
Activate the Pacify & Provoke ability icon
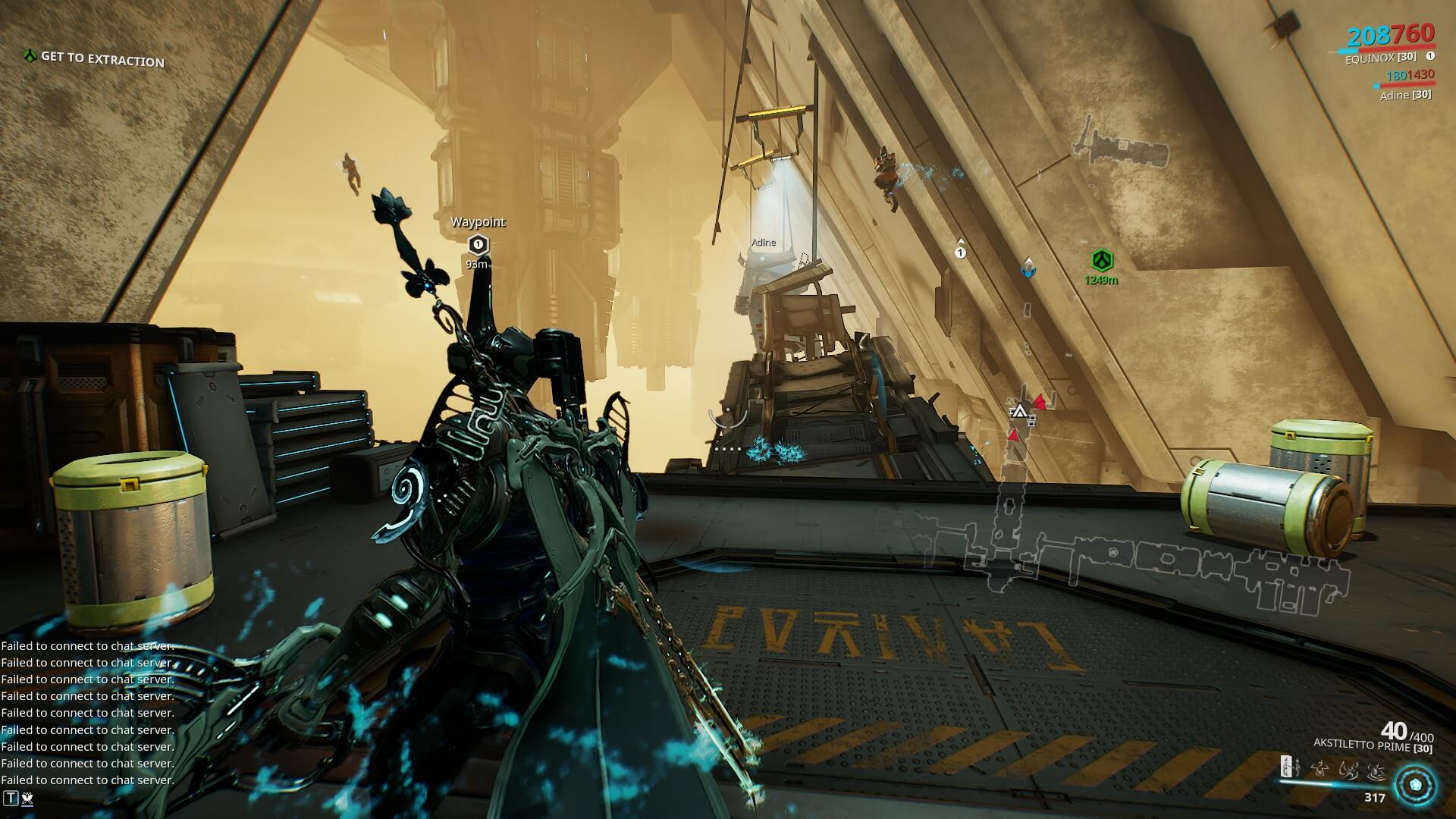[1348, 770]
